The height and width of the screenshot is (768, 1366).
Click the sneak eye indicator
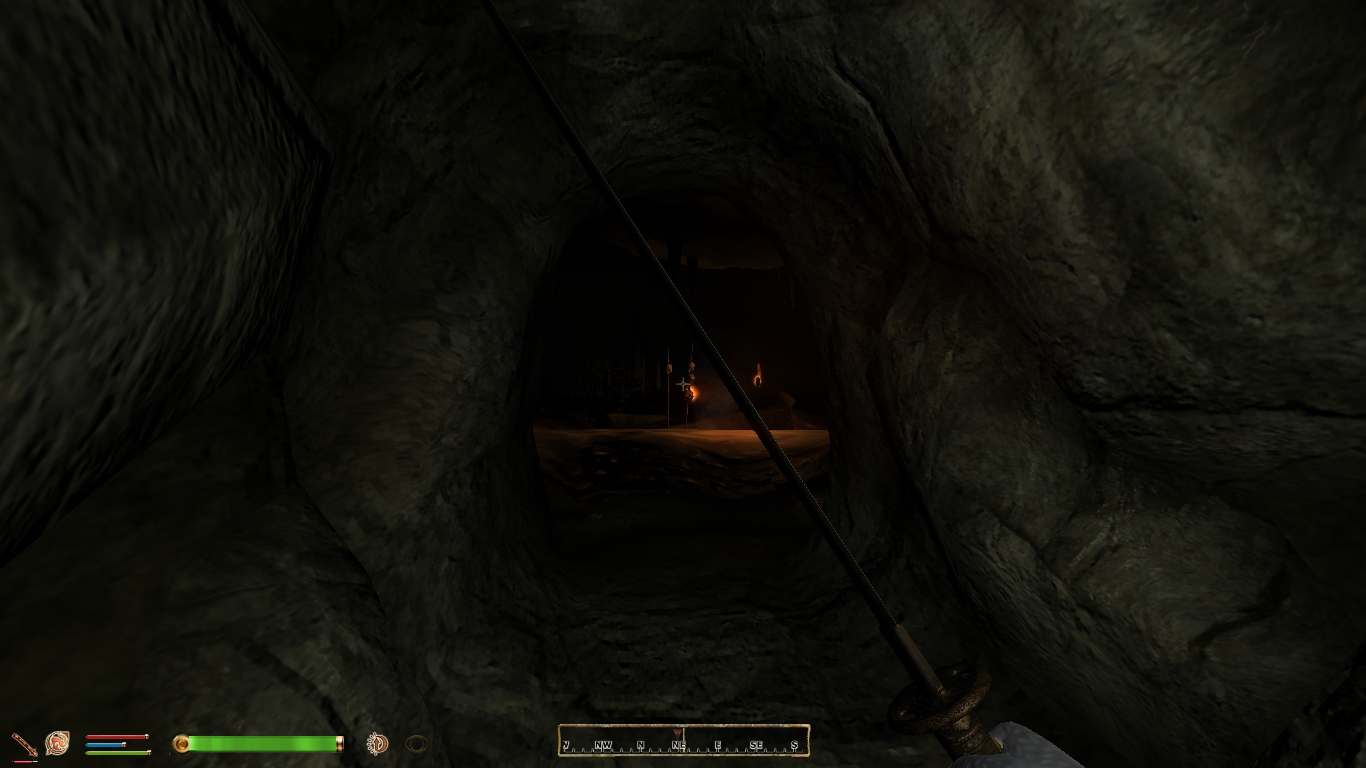tap(416, 743)
